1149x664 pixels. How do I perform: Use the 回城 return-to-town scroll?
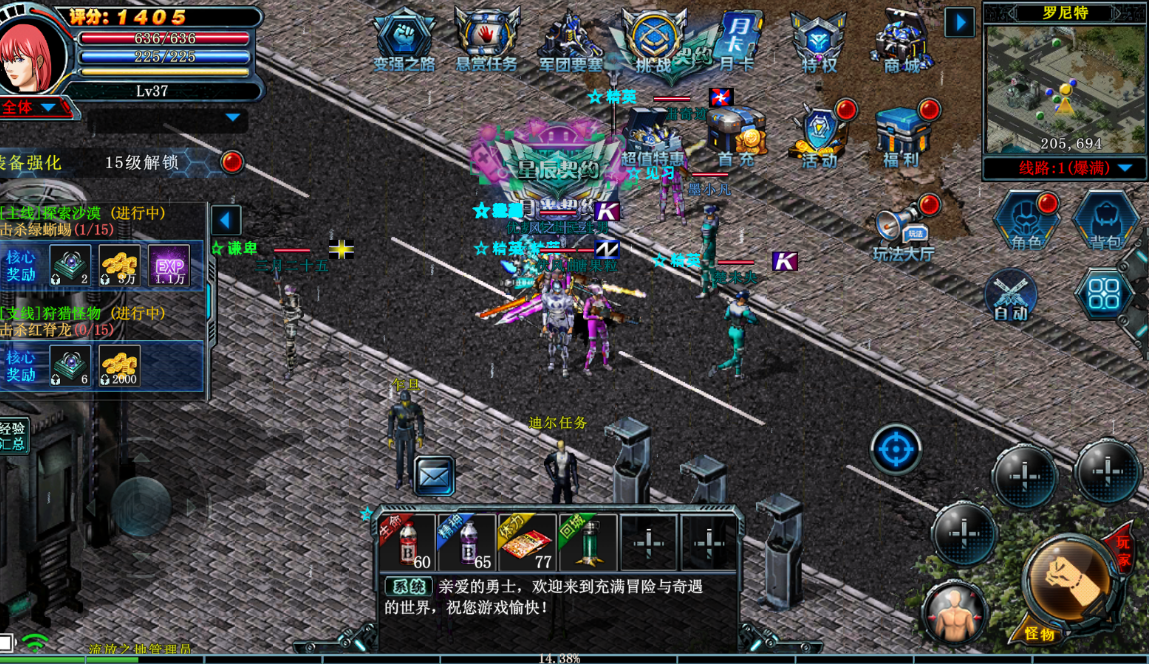[587, 543]
